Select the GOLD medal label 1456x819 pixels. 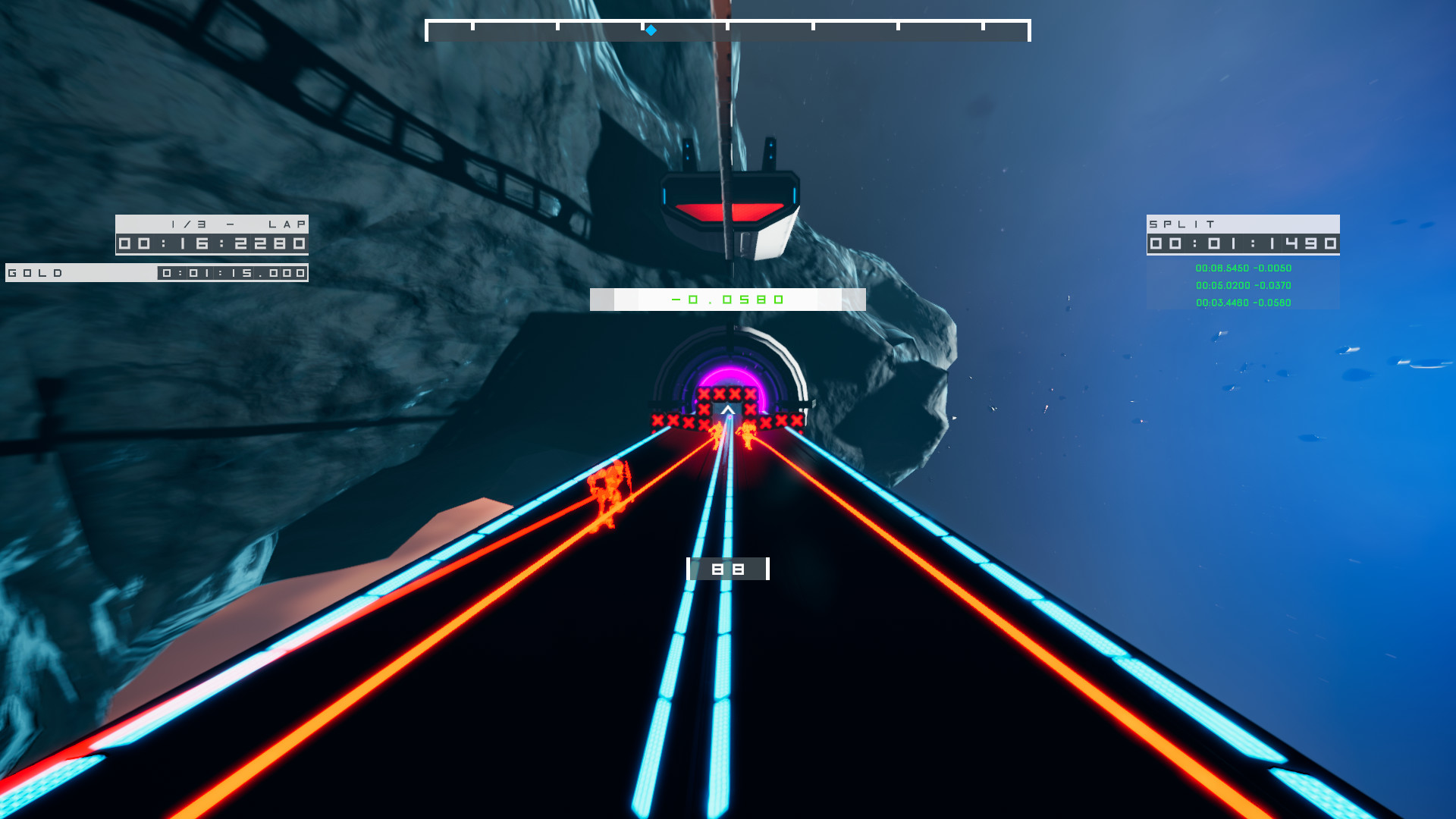[36, 272]
